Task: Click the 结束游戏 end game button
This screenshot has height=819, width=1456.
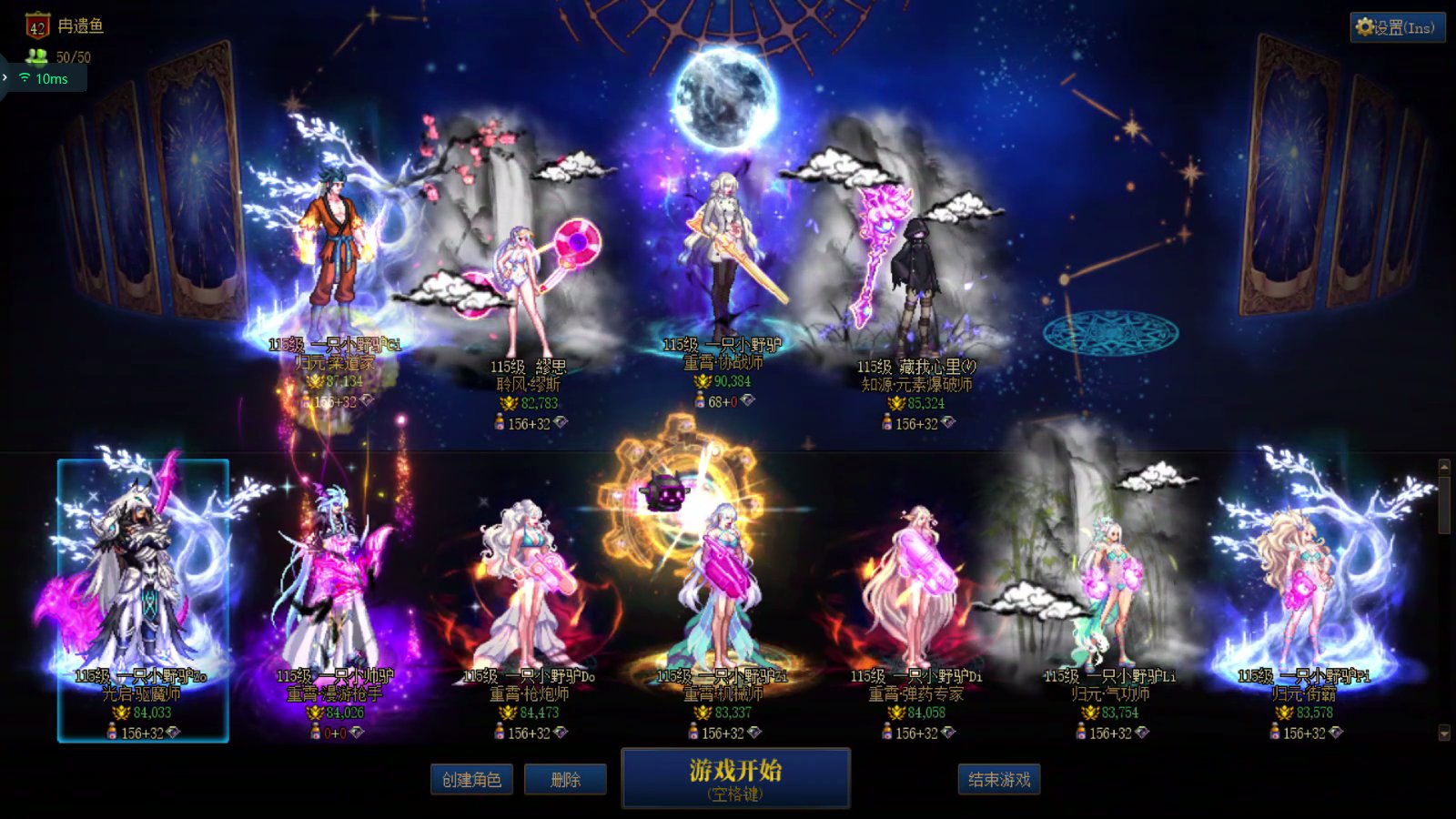Action: [999, 780]
